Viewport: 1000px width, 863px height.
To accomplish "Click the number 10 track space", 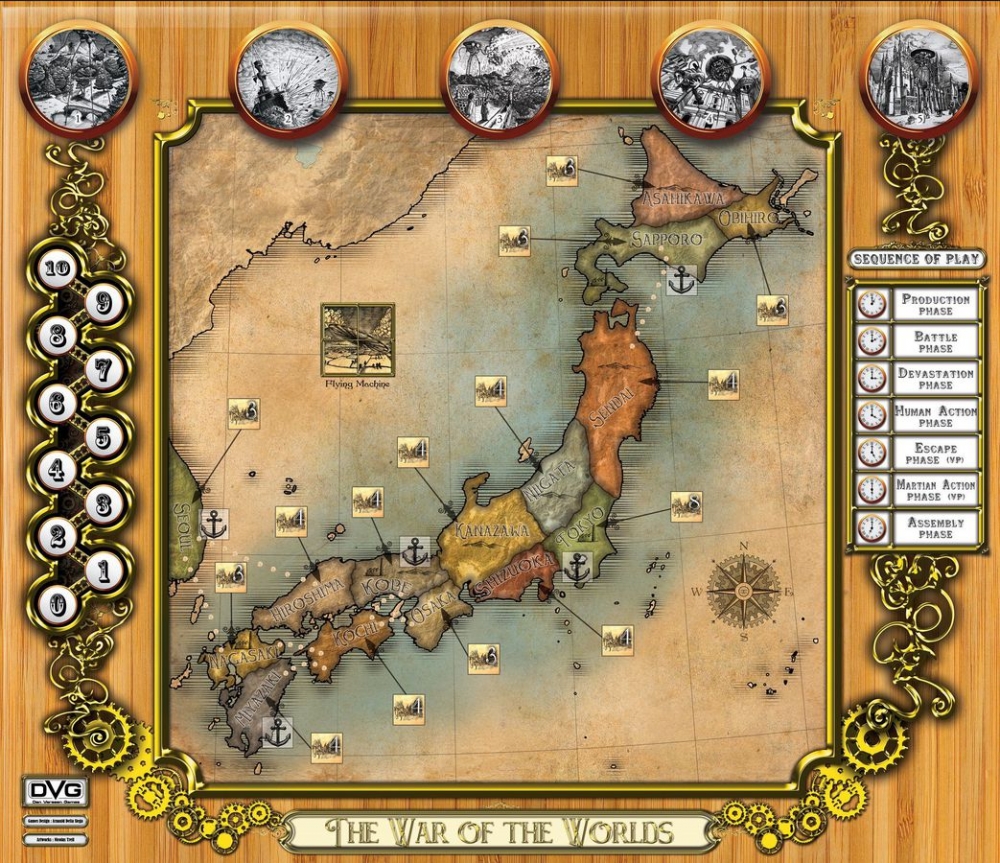I will tap(58, 268).
